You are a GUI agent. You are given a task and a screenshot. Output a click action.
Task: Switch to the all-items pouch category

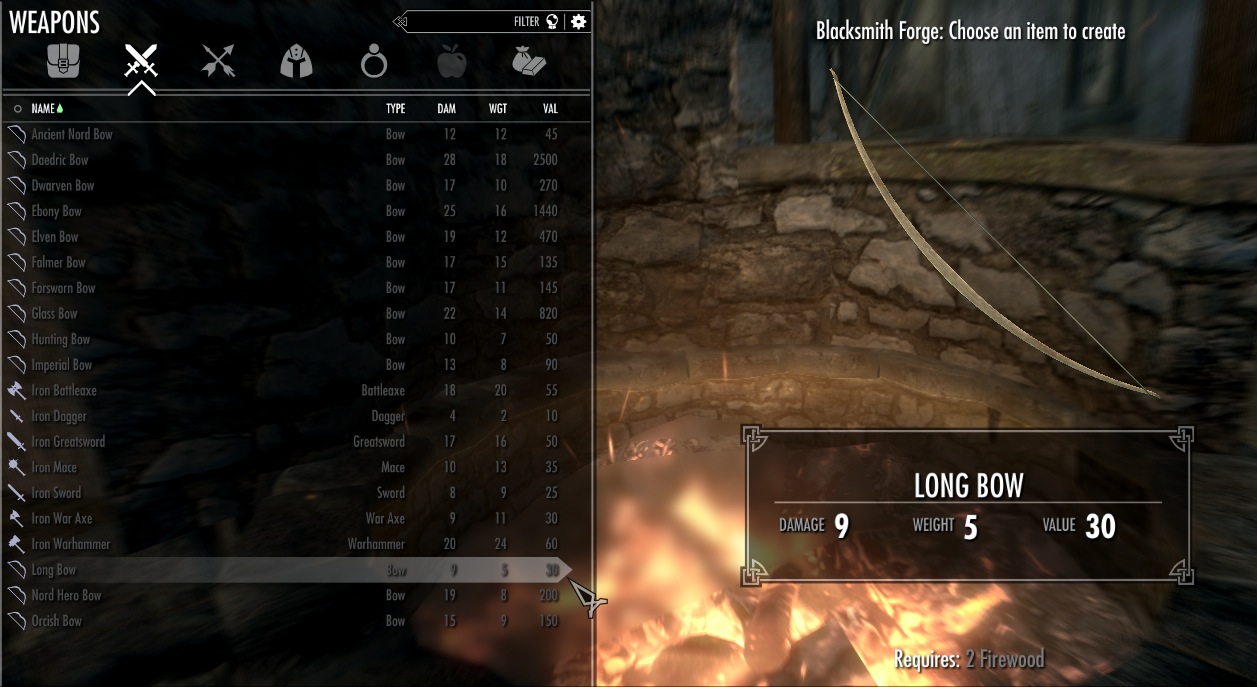pyautogui.click(x=62, y=62)
